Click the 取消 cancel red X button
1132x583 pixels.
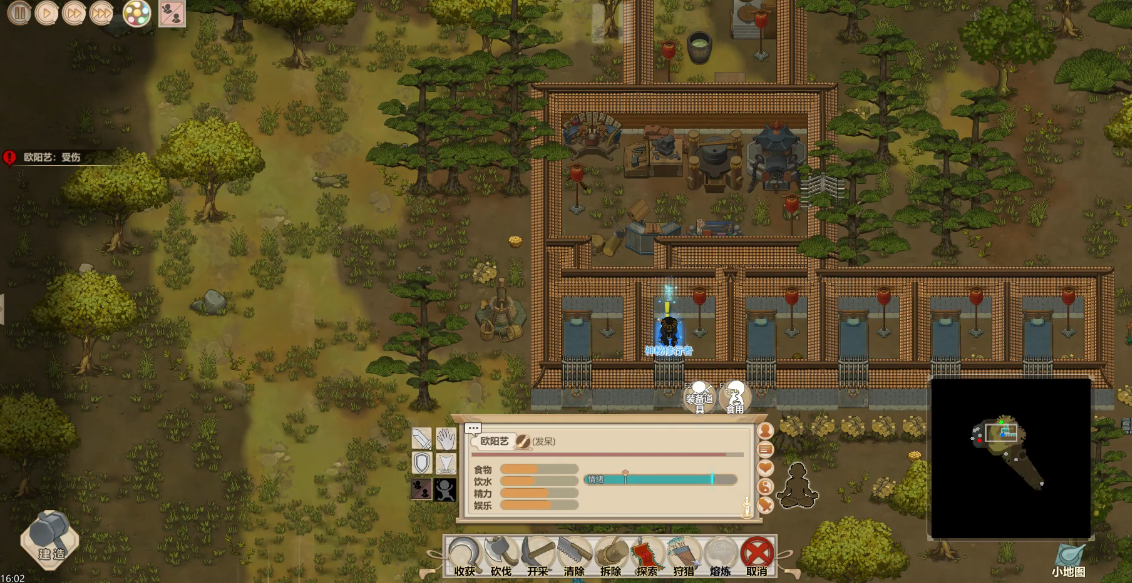[x=756, y=555]
